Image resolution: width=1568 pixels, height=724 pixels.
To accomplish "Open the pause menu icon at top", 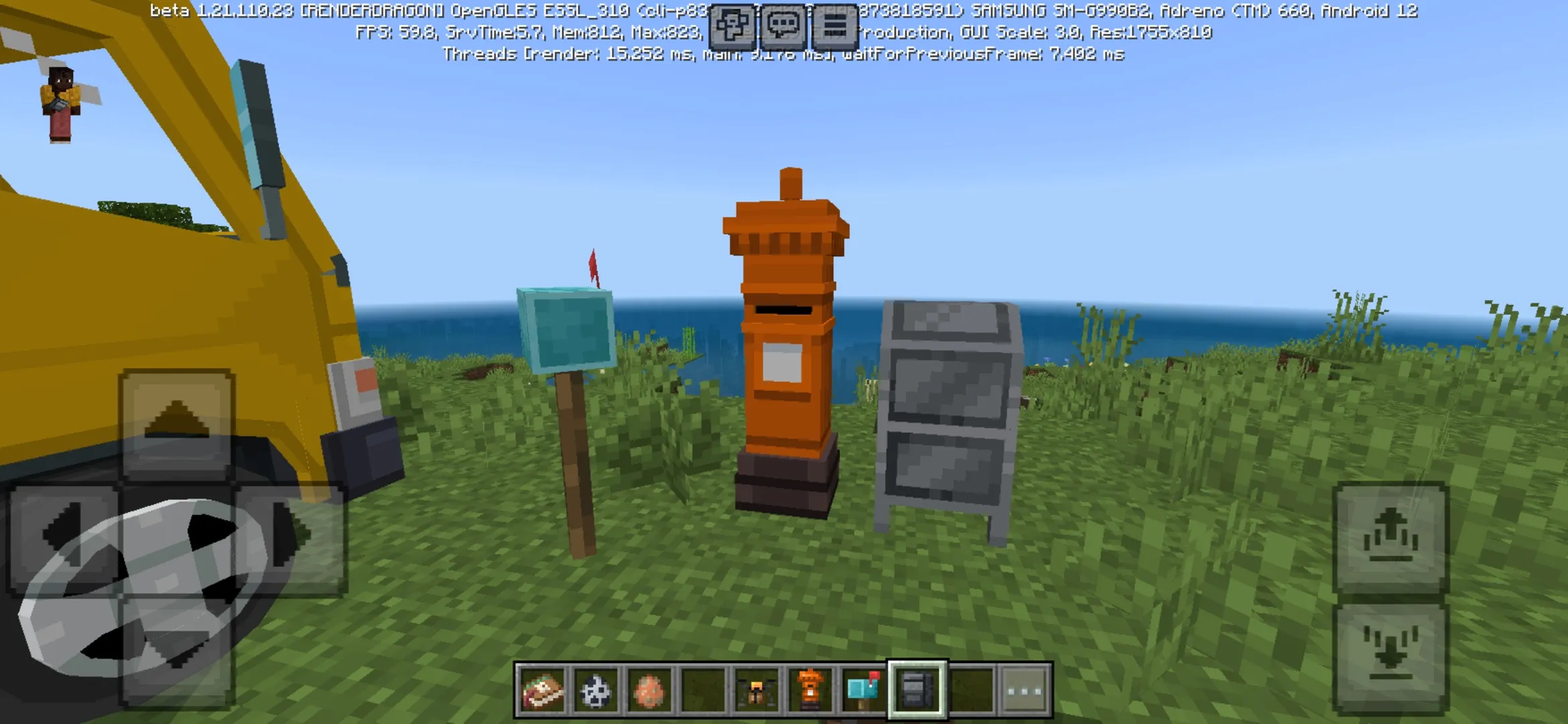I will coord(834,25).
